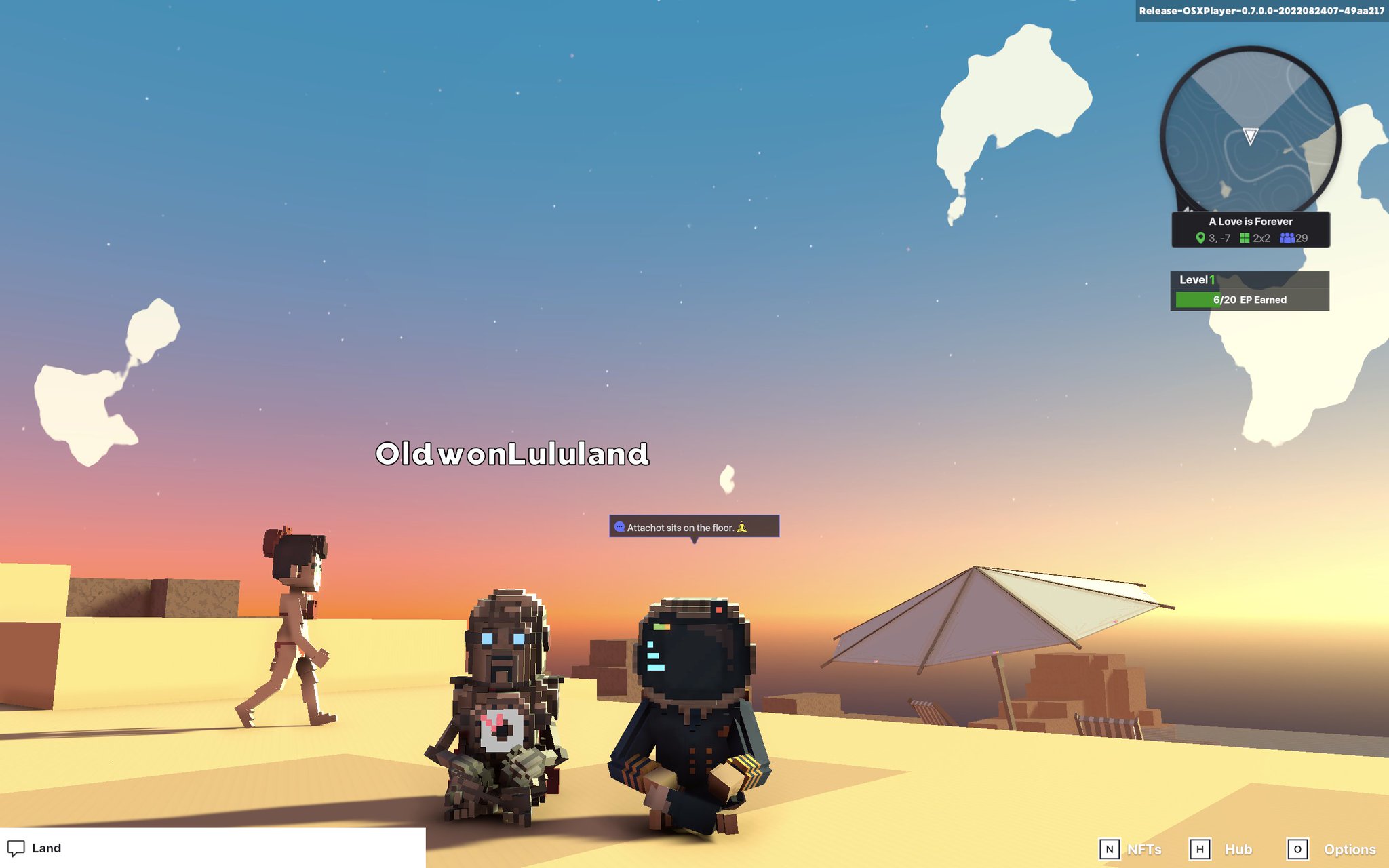Select the A Love is Forever title

point(1250,221)
